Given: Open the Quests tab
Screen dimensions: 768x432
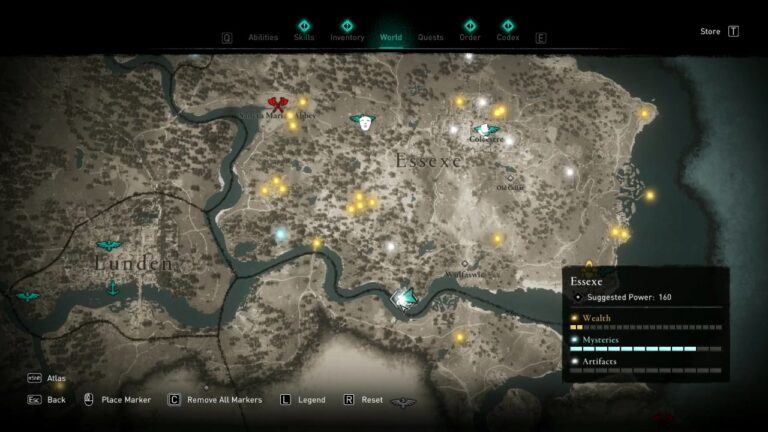Looking at the screenshot, I should (431, 38).
